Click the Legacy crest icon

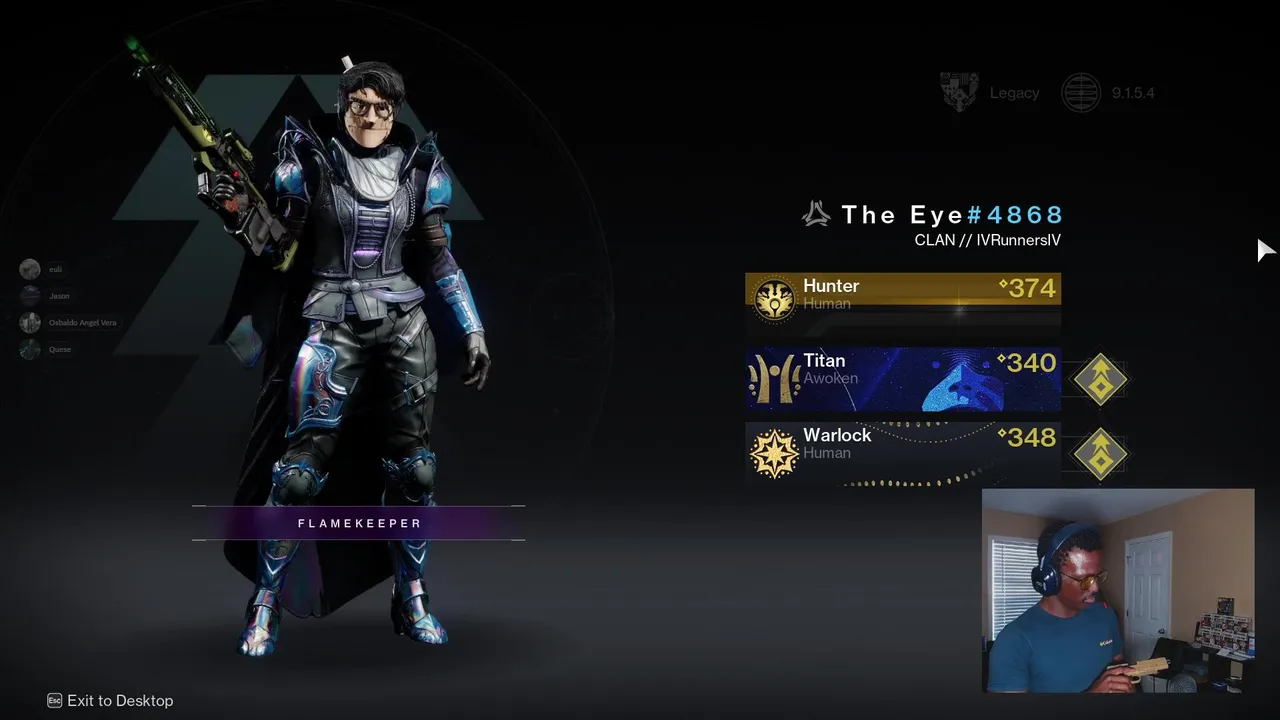coord(959,93)
